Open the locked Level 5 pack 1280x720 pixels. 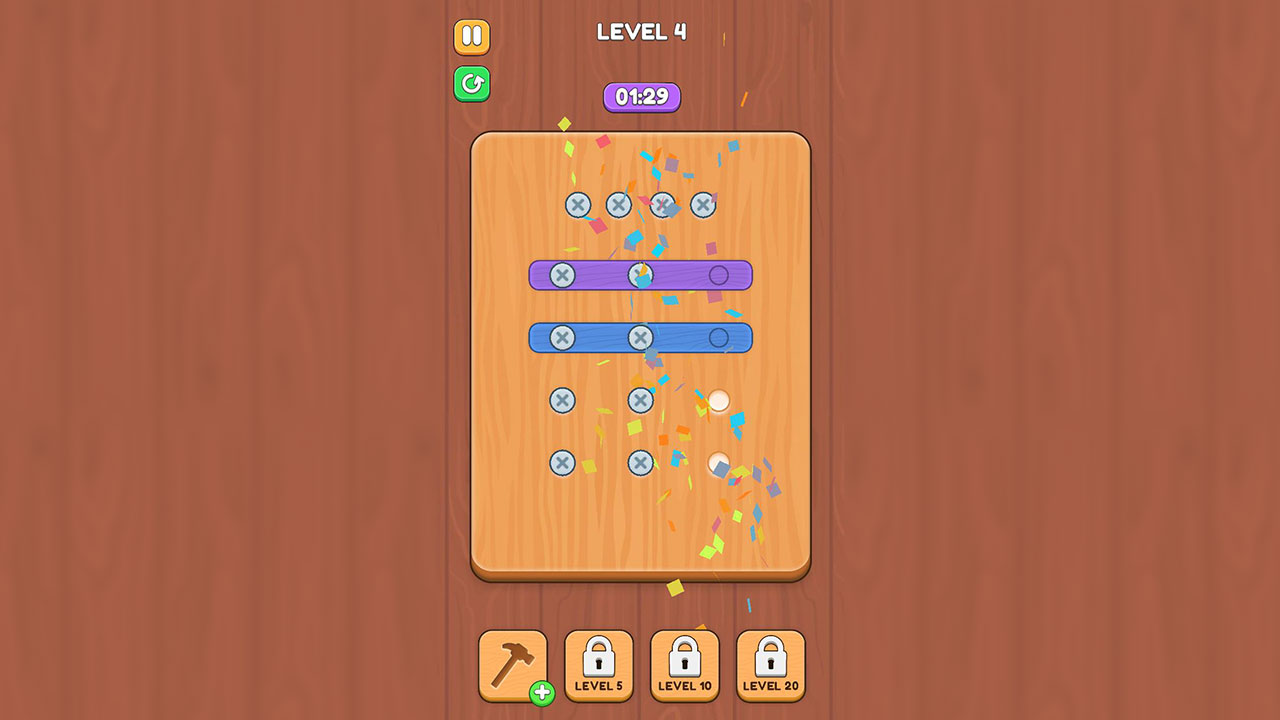[x=599, y=664]
